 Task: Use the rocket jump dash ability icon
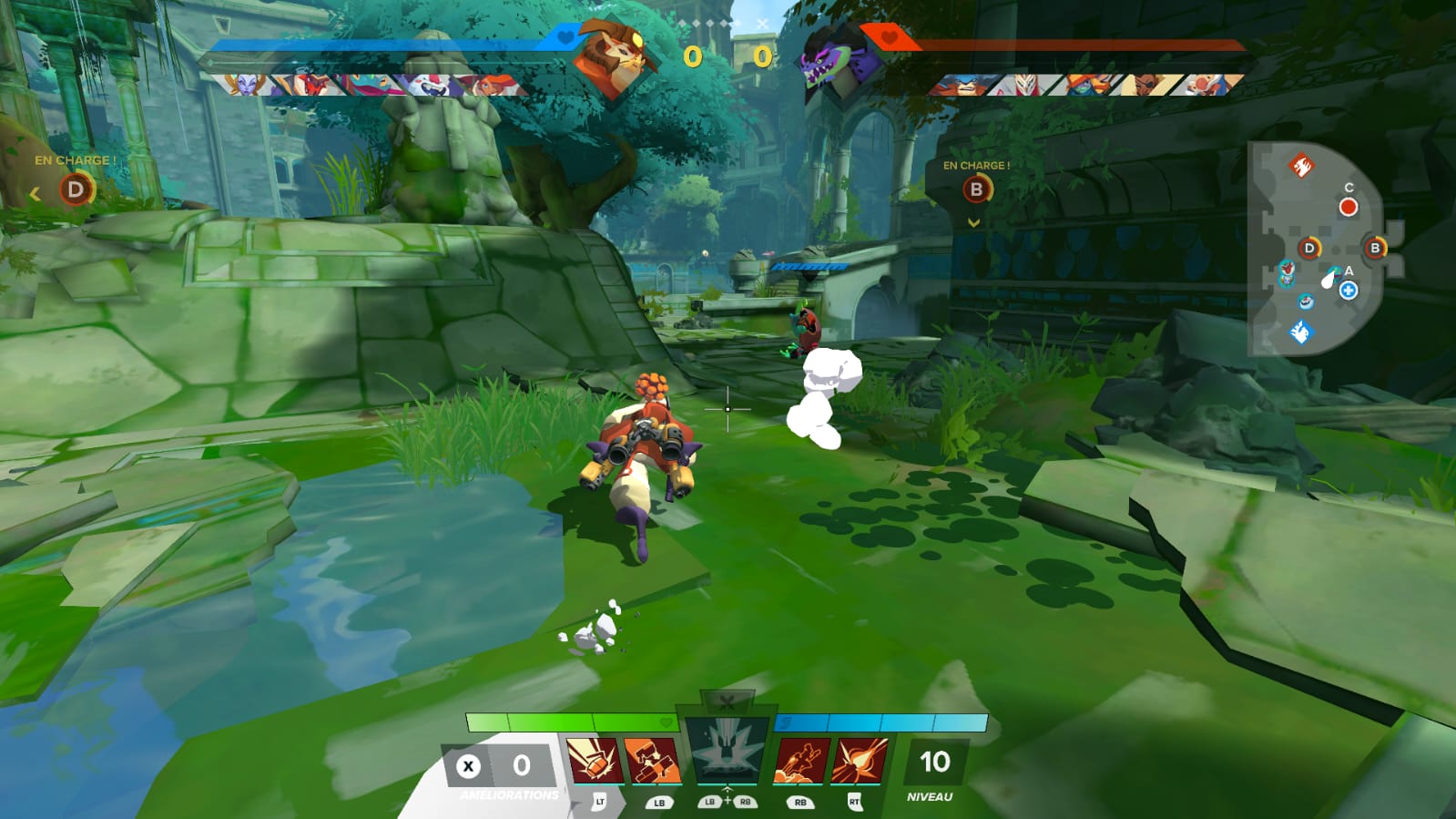799,761
